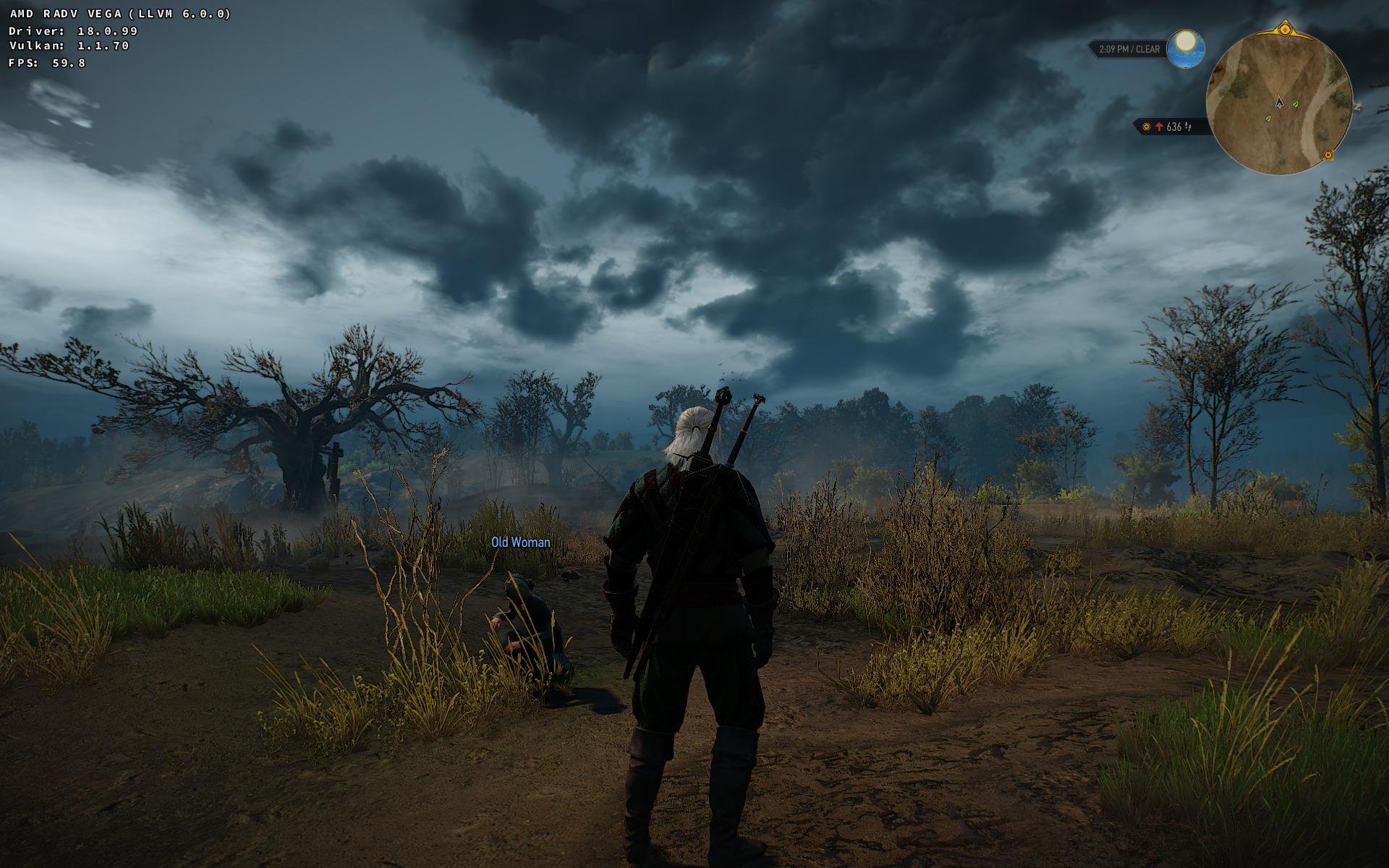Viewport: 1389px width, 868px height.
Task: Click the footsteps icon beside 636 value
Action: click(1188, 127)
